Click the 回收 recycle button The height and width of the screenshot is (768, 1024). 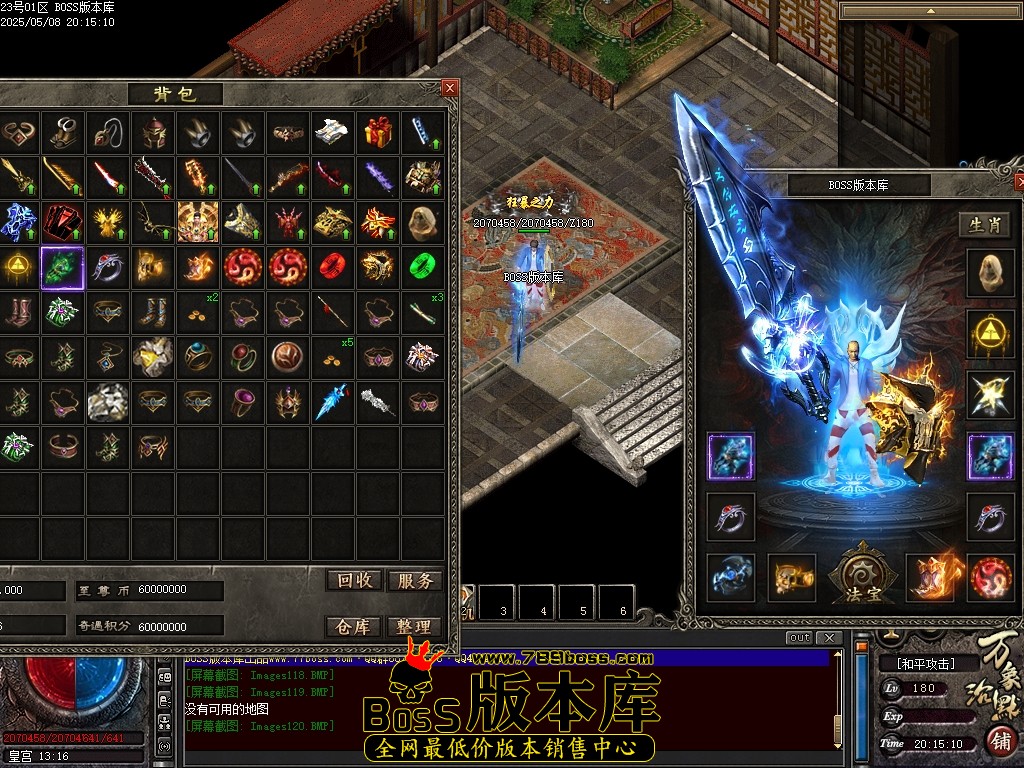[354, 581]
